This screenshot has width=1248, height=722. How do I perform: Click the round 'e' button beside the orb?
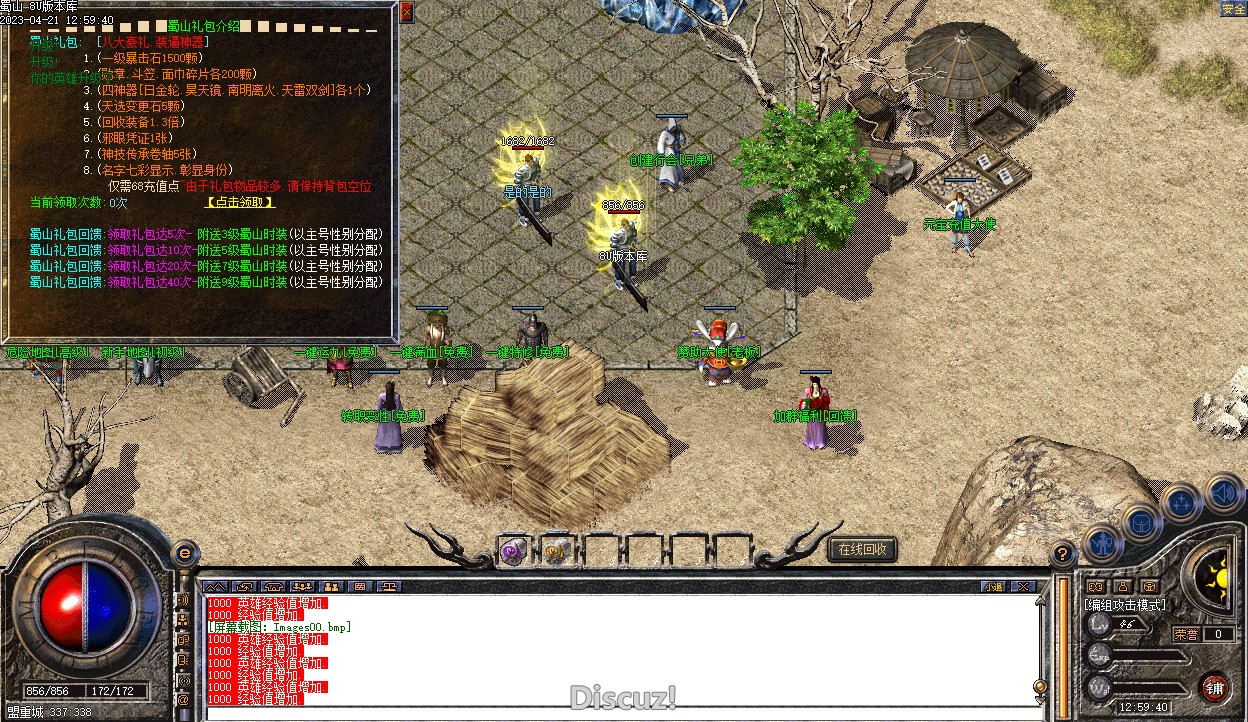click(x=184, y=552)
